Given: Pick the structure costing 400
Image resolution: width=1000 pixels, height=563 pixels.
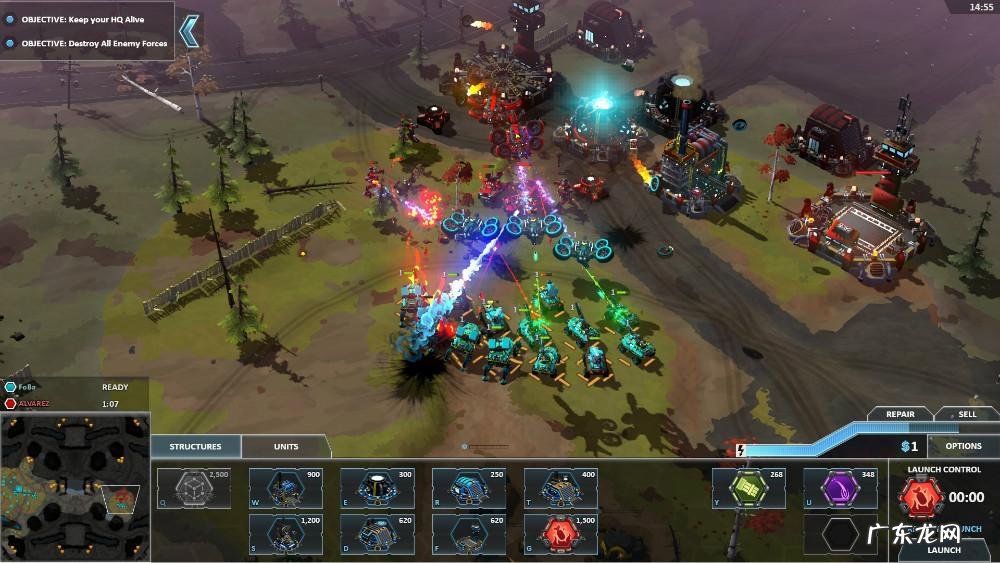Looking at the screenshot, I should point(561,488).
